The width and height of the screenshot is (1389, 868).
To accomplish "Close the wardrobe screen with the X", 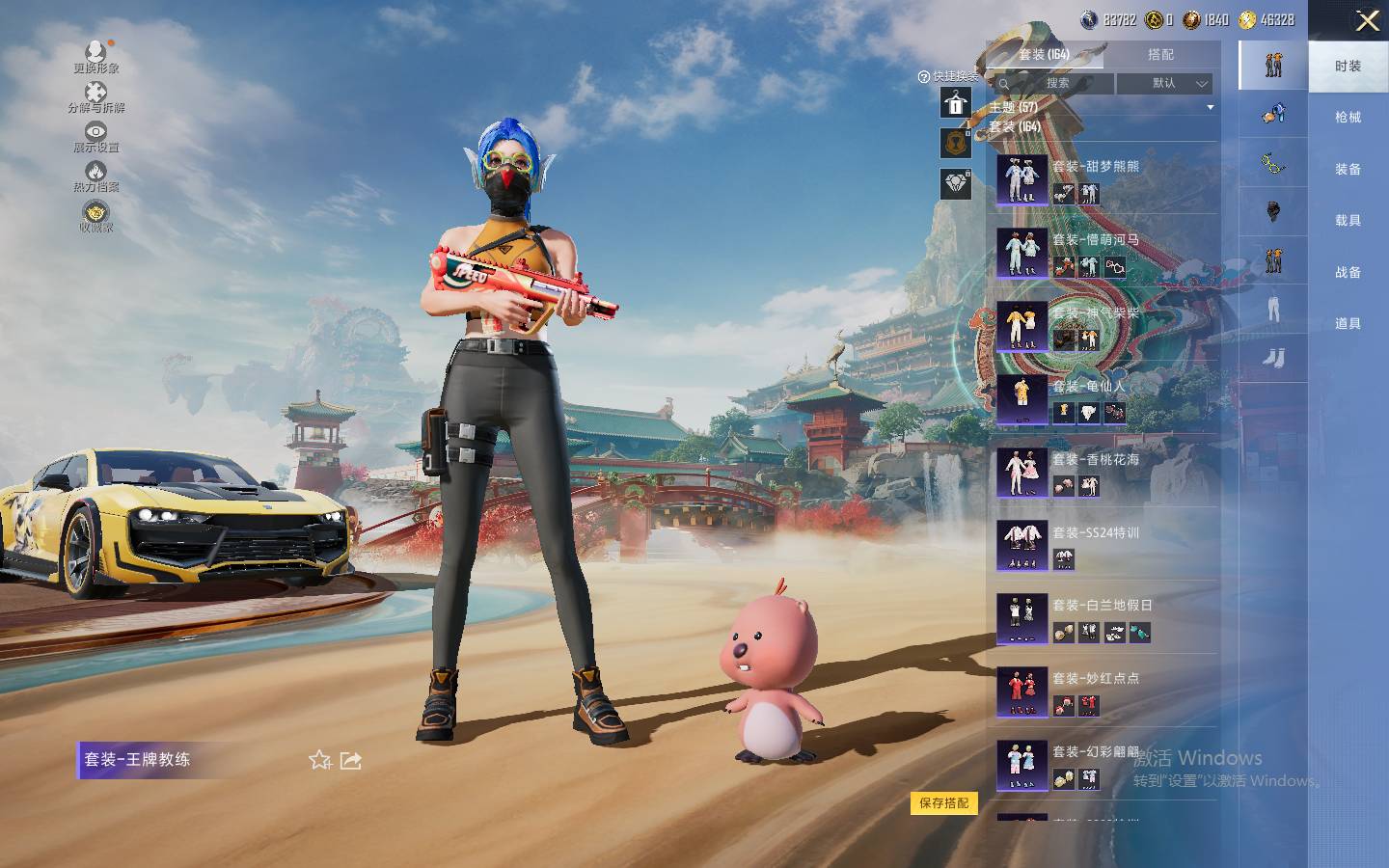I will pos(1367,21).
